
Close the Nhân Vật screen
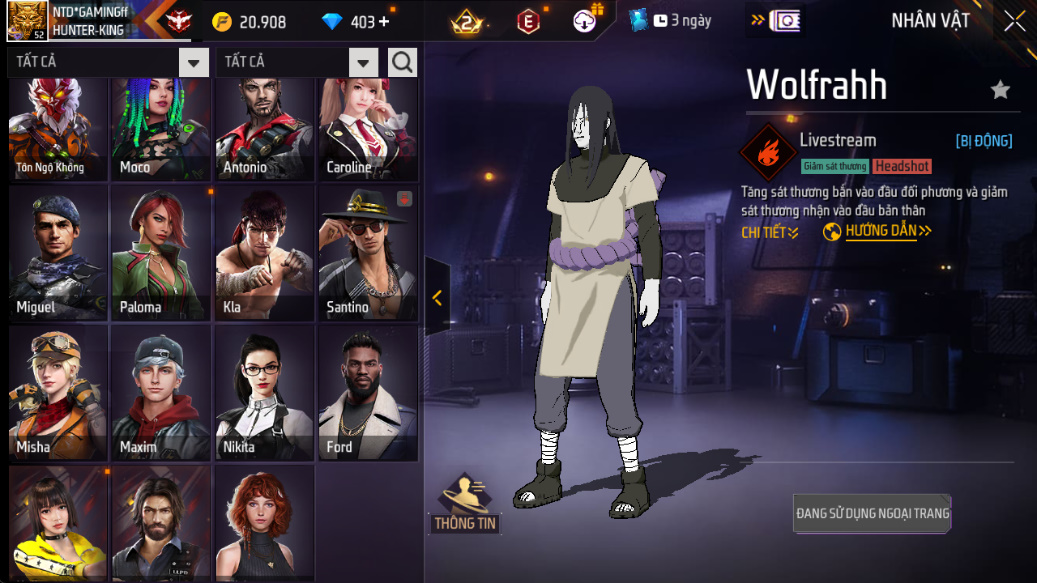click(x=1014, y=21)
